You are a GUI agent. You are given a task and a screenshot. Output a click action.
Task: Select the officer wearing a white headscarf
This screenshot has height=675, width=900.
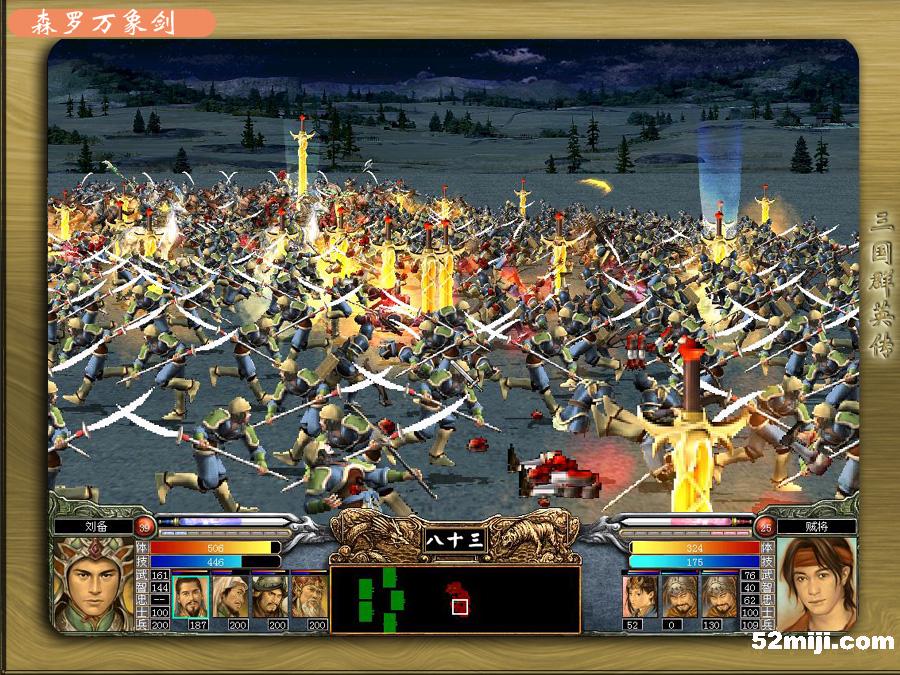230,596
